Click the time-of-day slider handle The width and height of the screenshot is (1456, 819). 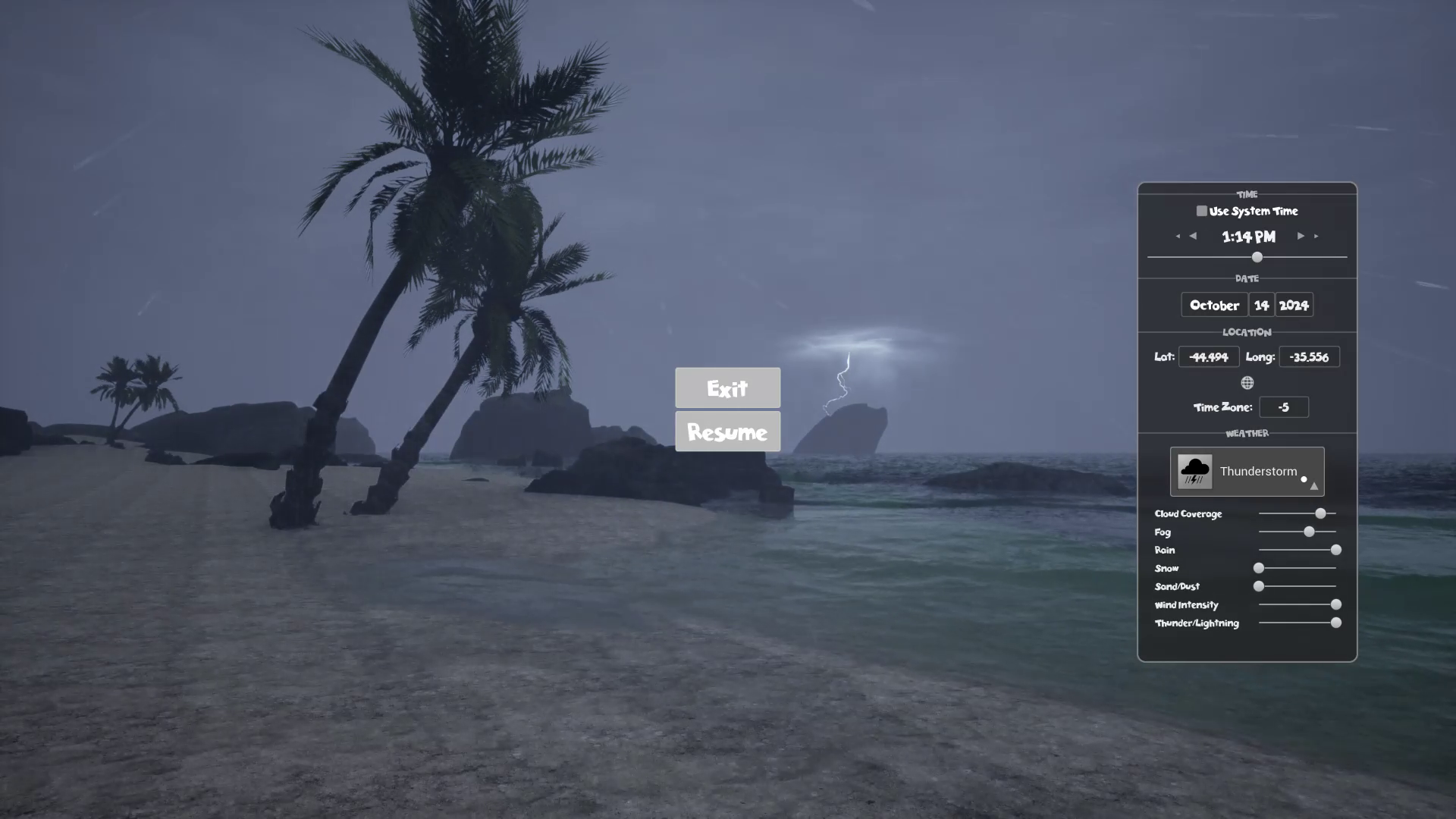[1257, 258]
